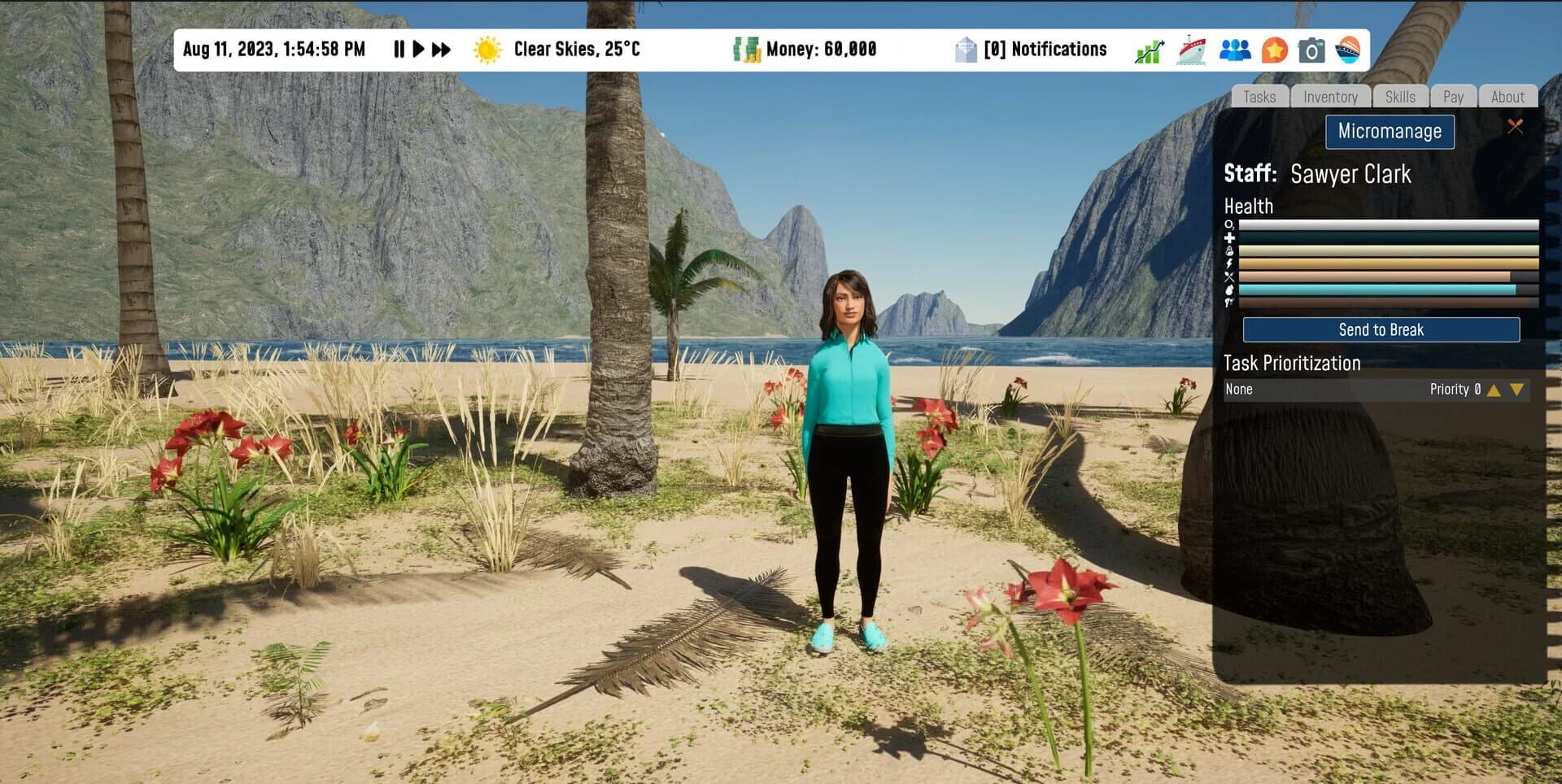Click the Micromanage button
The image size is (1562, 784).
tap(1390, 131)
